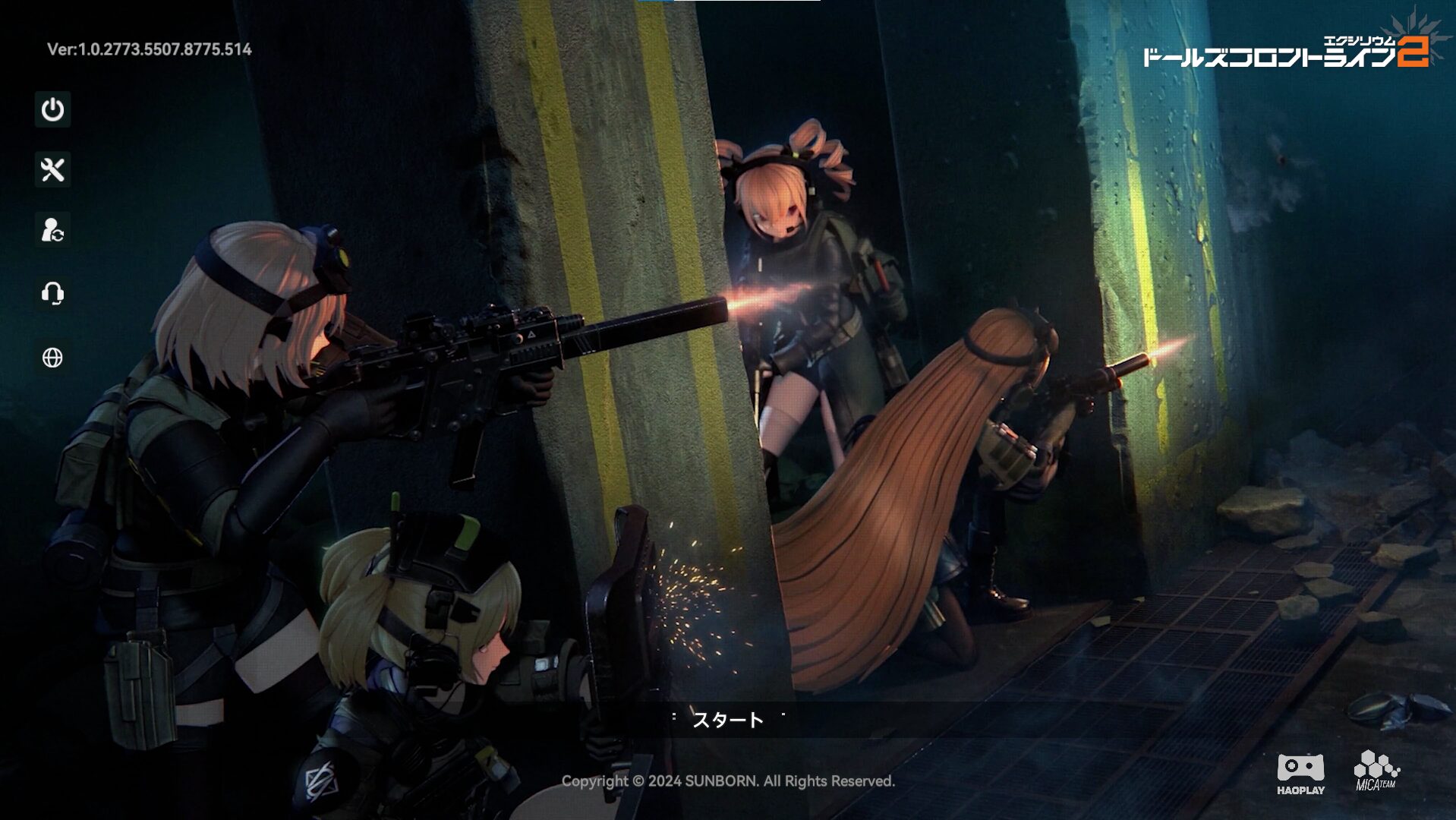The height and width of the screenshot is (820, 1456).
Task: Contact customer support via headset icon
Action: (52, 292)
